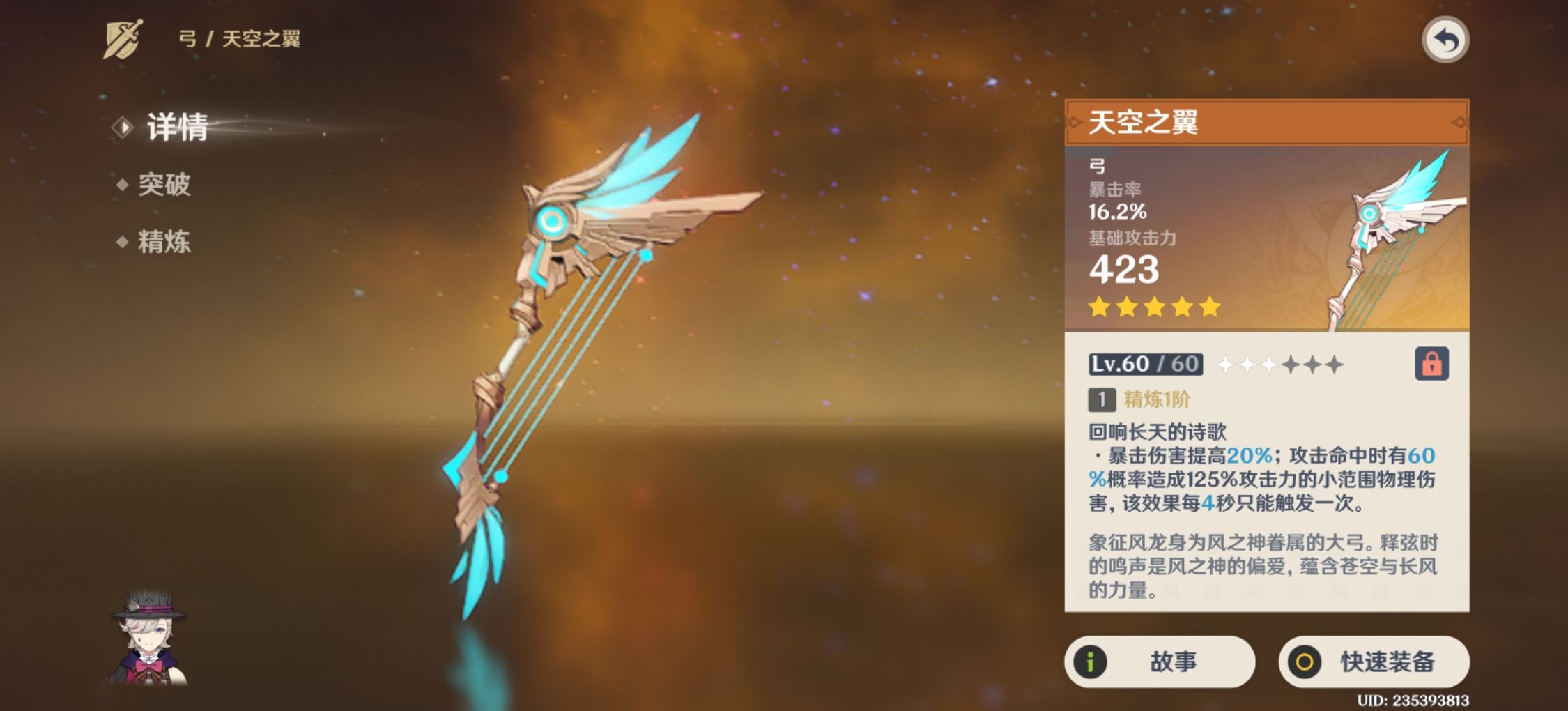The width and height of the screenshot is (1568, 711).
Task: Click the character portrait with hat
Action: [x=148, y=638]
